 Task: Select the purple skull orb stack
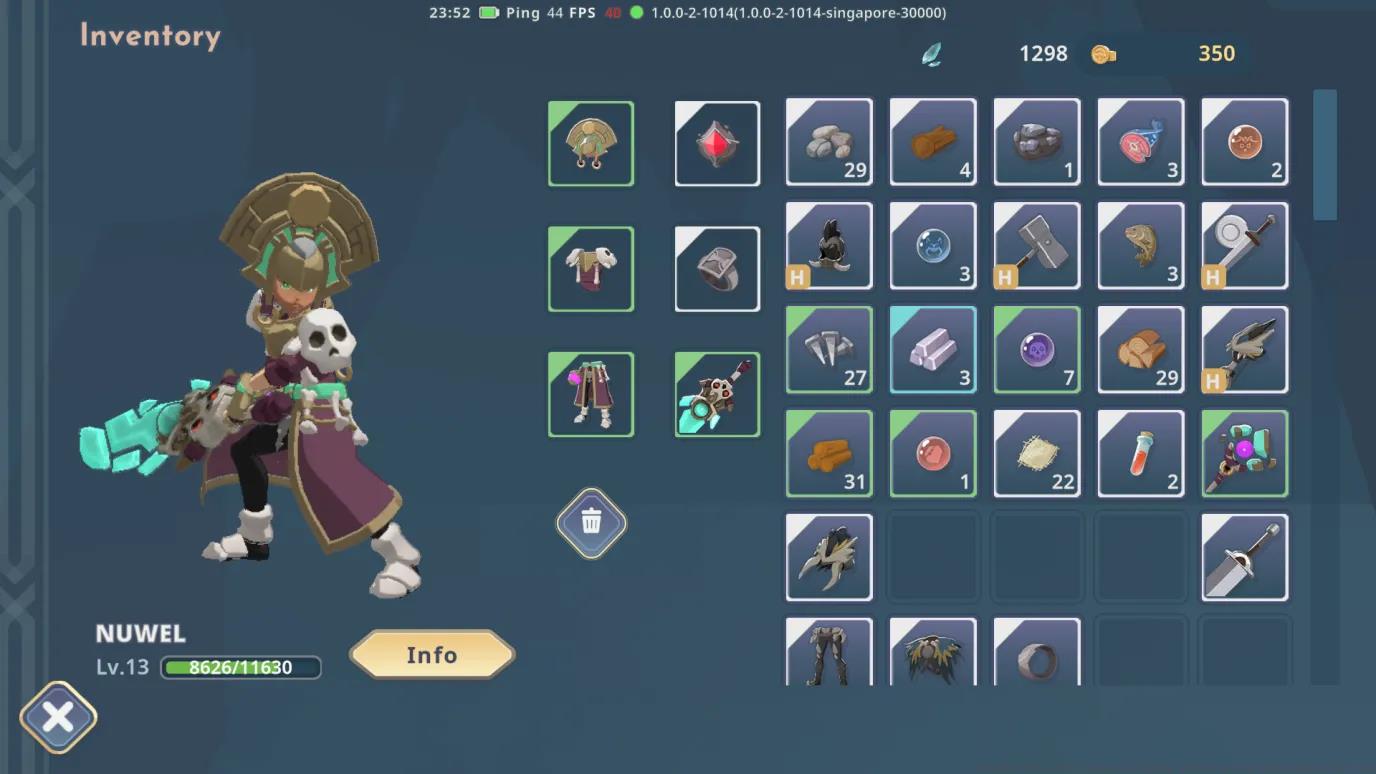[x=1037, y=350]
